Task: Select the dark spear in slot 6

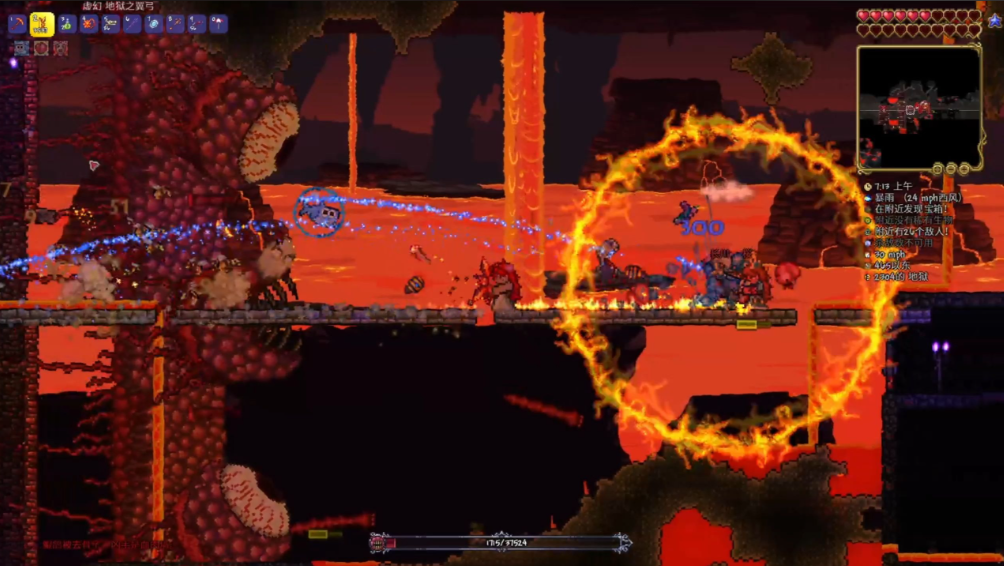Action: (x=132, y=24)
